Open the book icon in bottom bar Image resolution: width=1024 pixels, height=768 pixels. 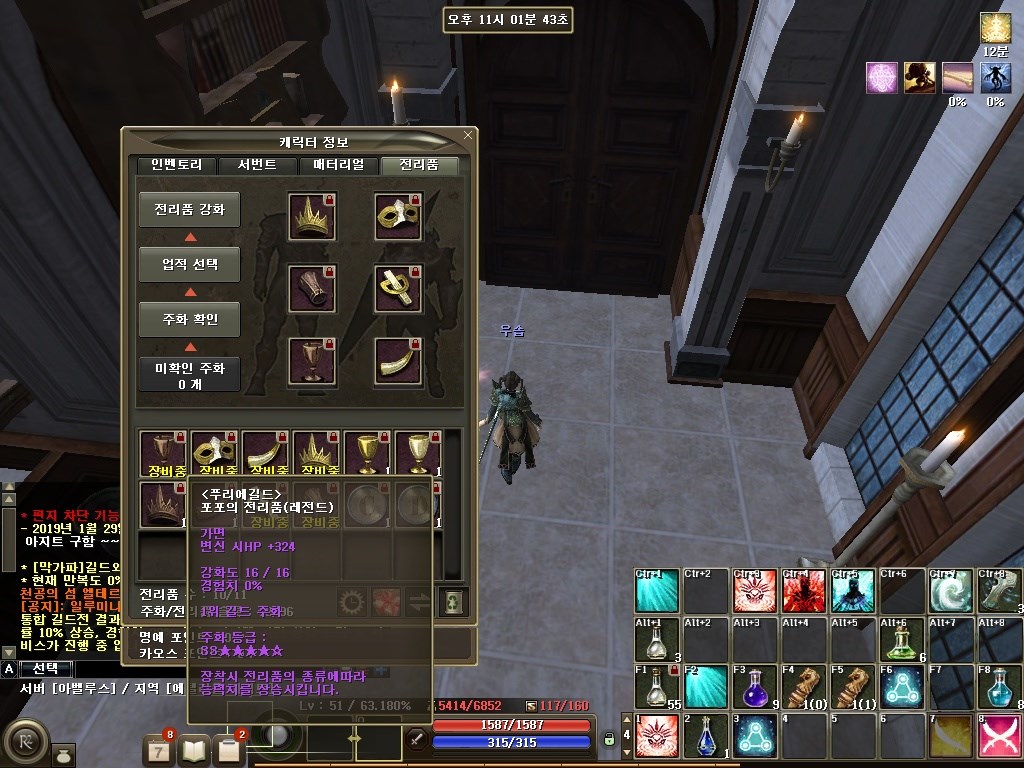coord(196,748)
